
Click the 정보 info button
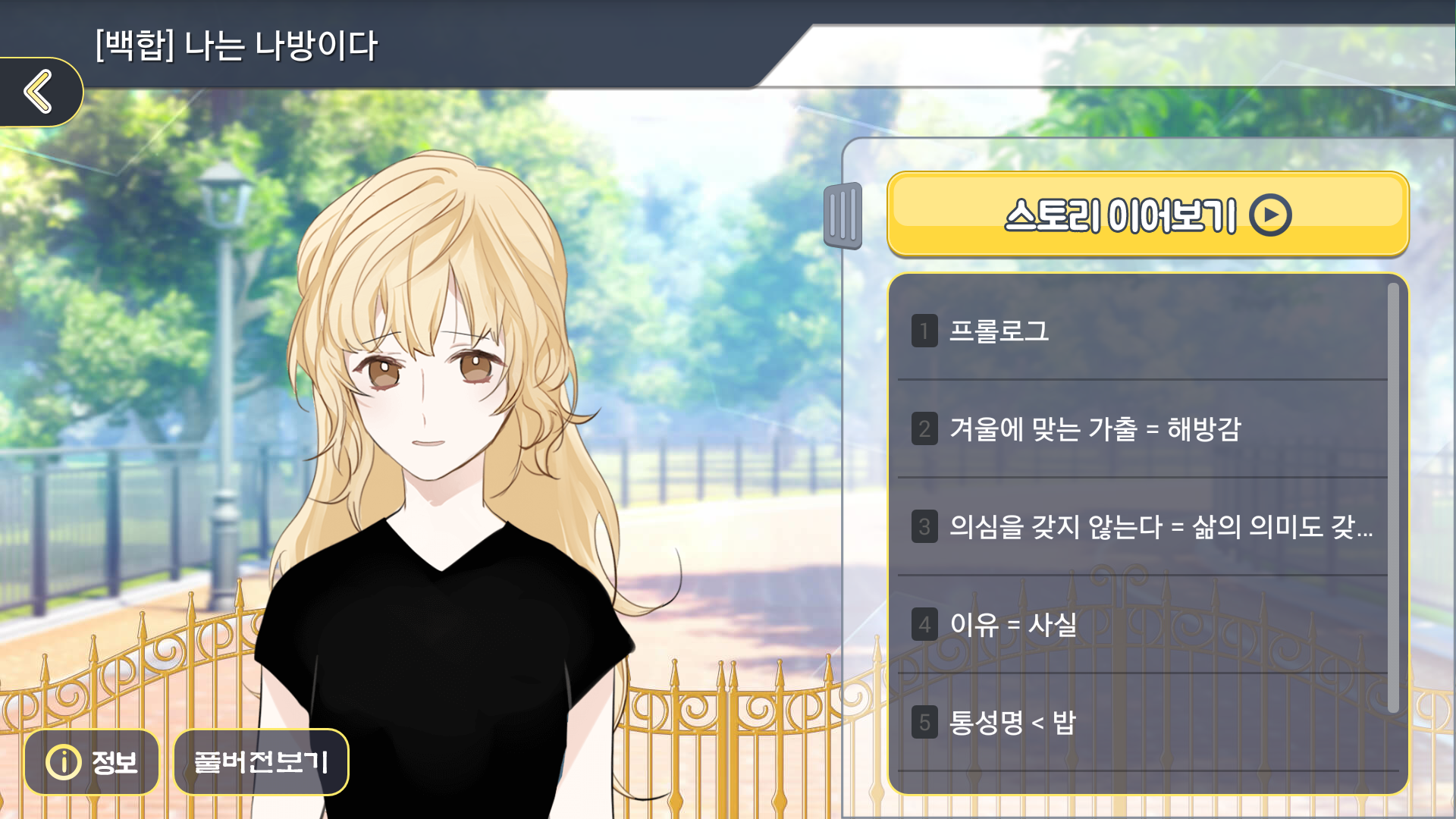91,762
